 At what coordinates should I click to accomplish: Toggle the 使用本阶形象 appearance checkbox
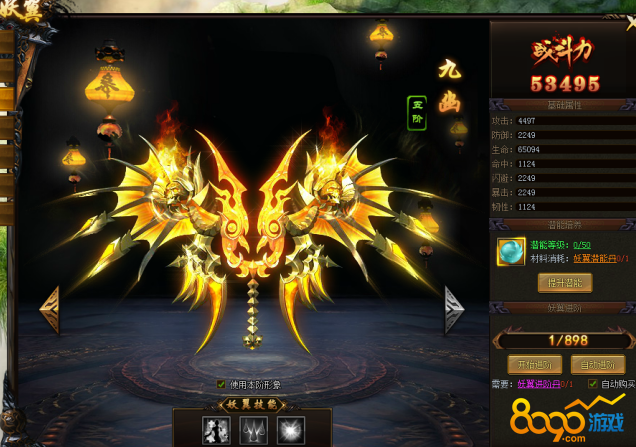click(221, 384)
